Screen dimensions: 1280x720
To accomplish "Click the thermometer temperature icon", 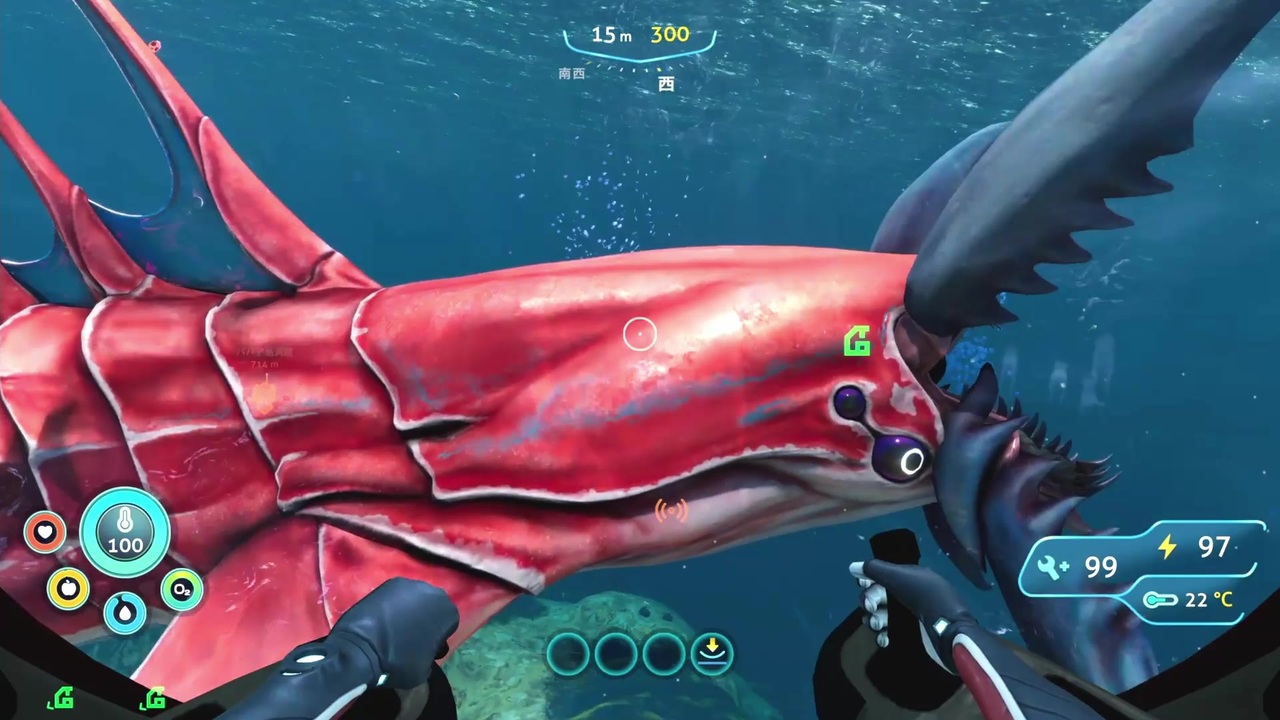I will [x=1160, y=599].
